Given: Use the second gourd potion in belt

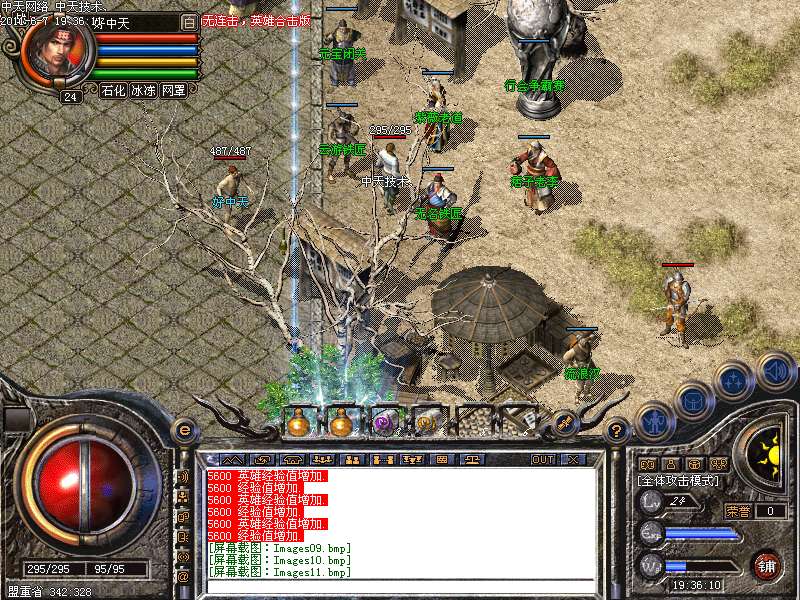Looking at the screenshot, I should [341, 423].
